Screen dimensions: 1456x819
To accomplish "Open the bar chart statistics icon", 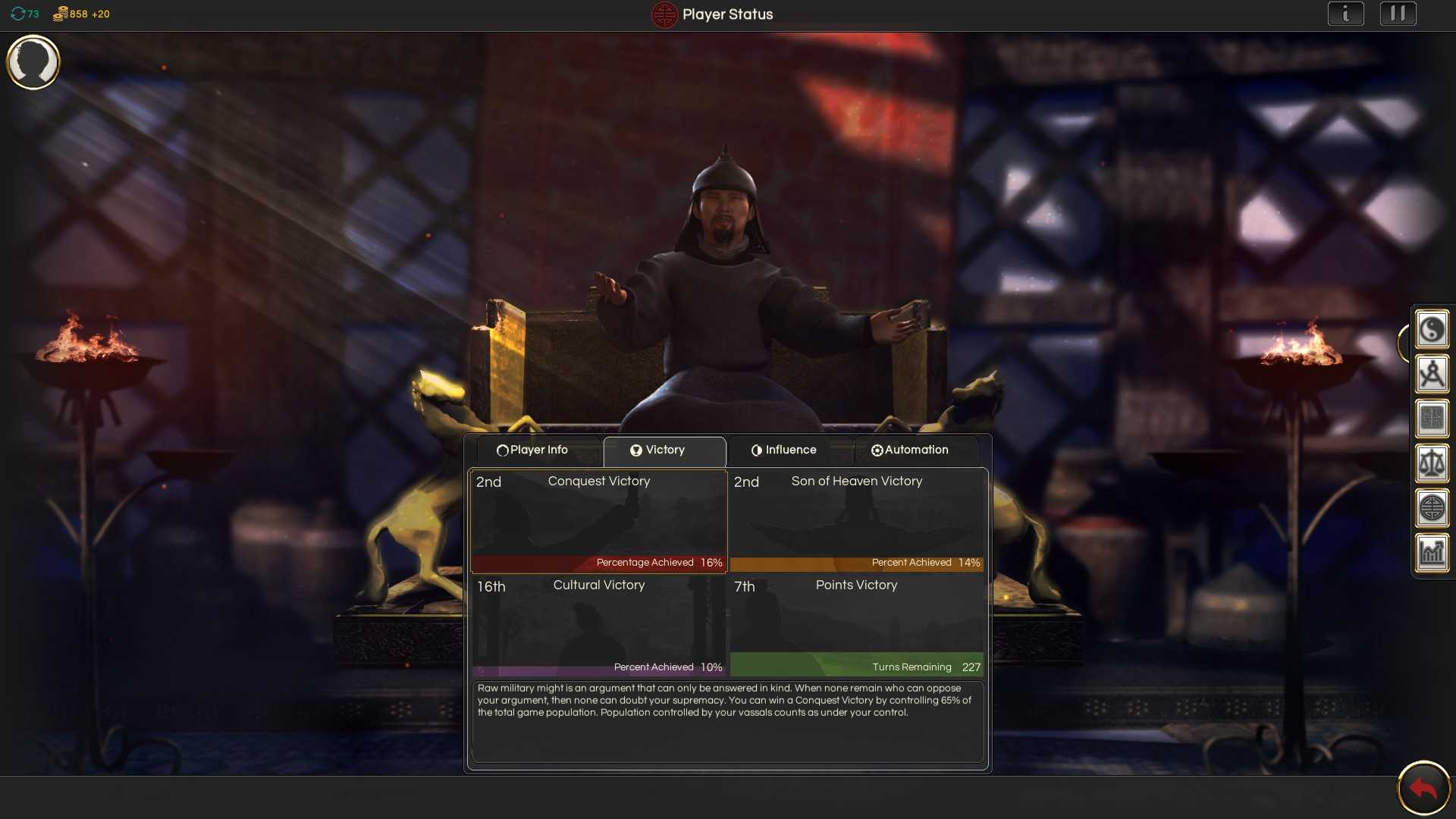I will tap(1432, 552).
